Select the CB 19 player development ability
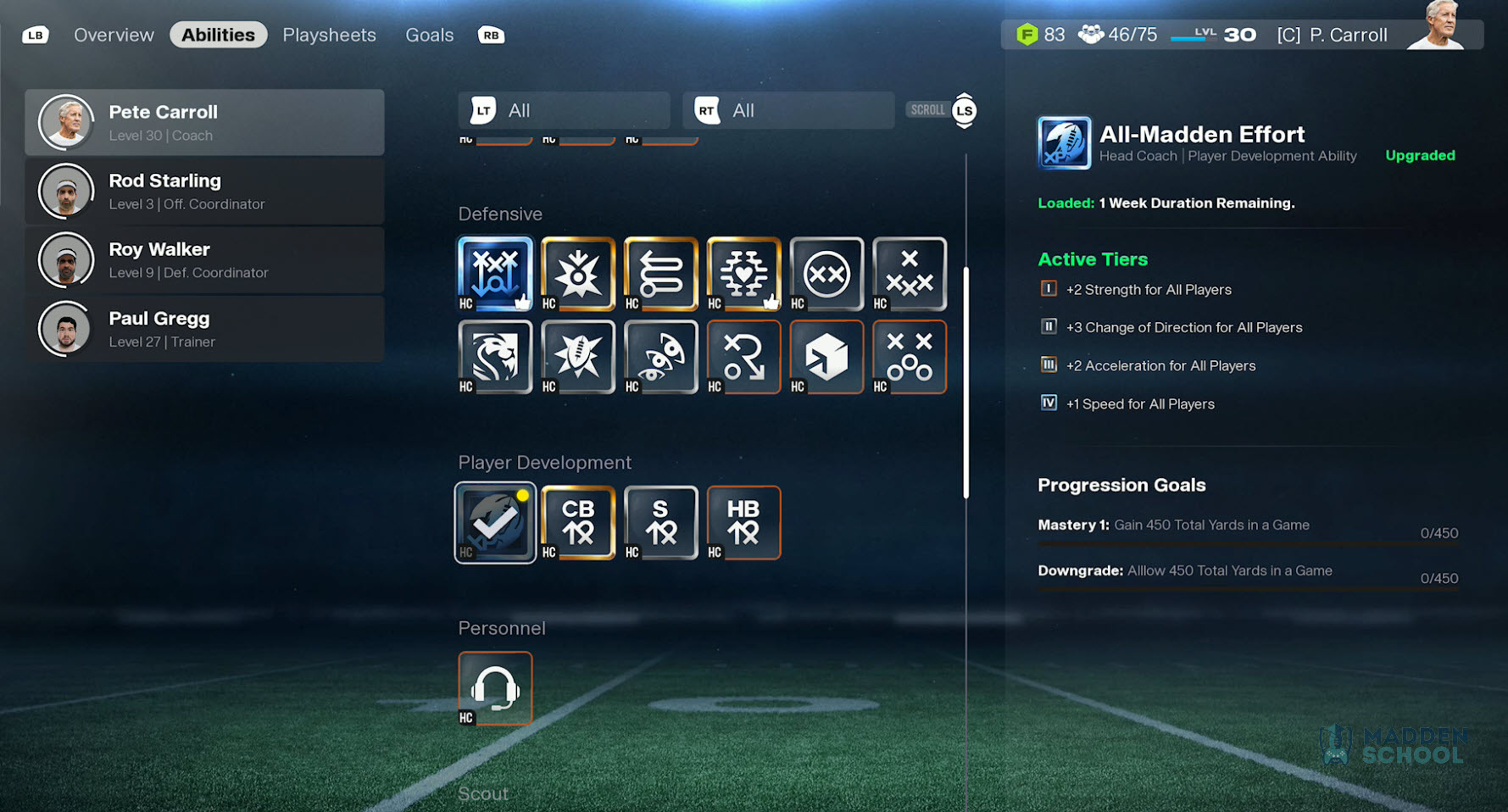The image size is (1508, 812). (x=577, y=522)
